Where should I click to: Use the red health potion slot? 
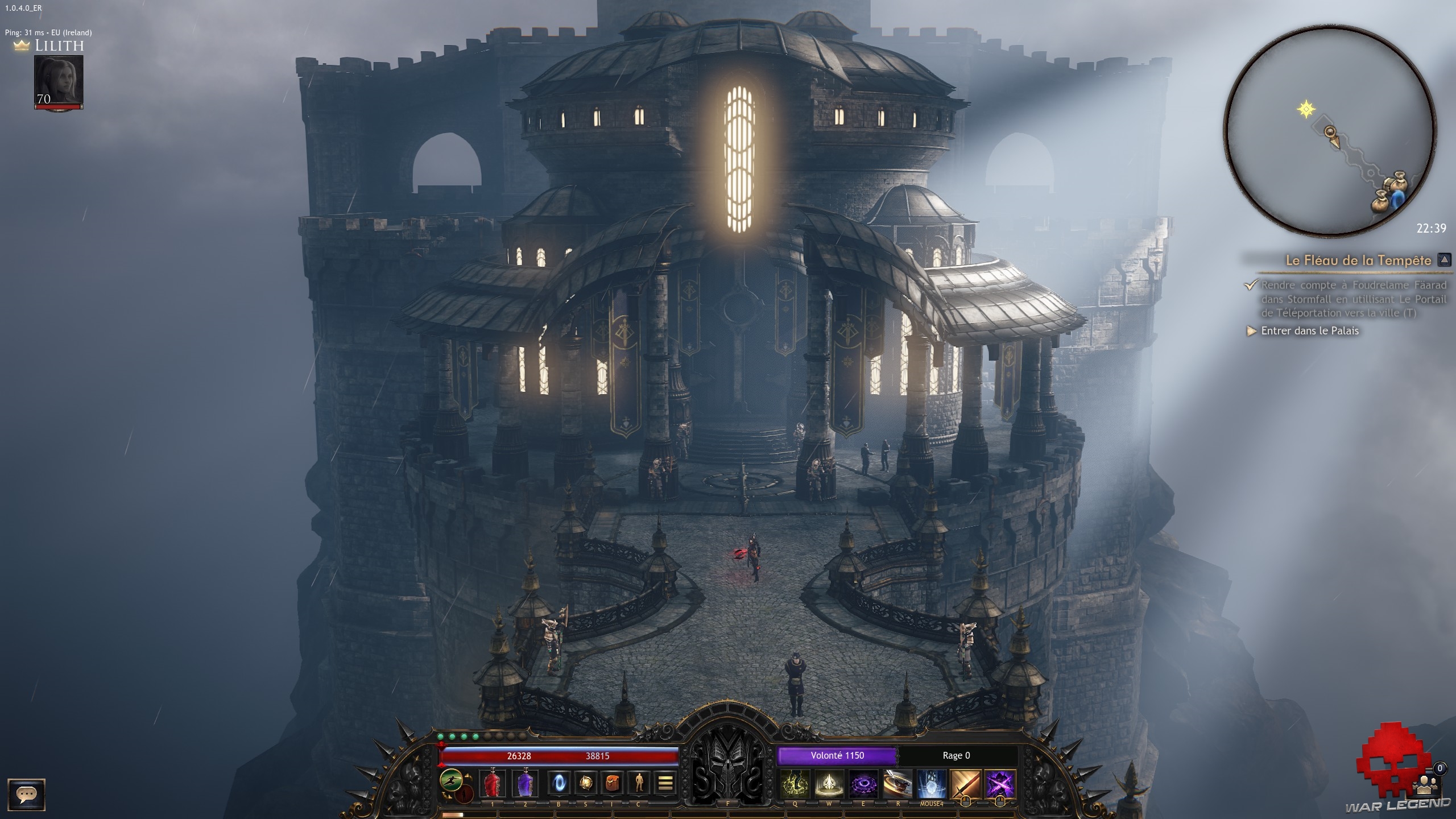[x=493, y=784]
